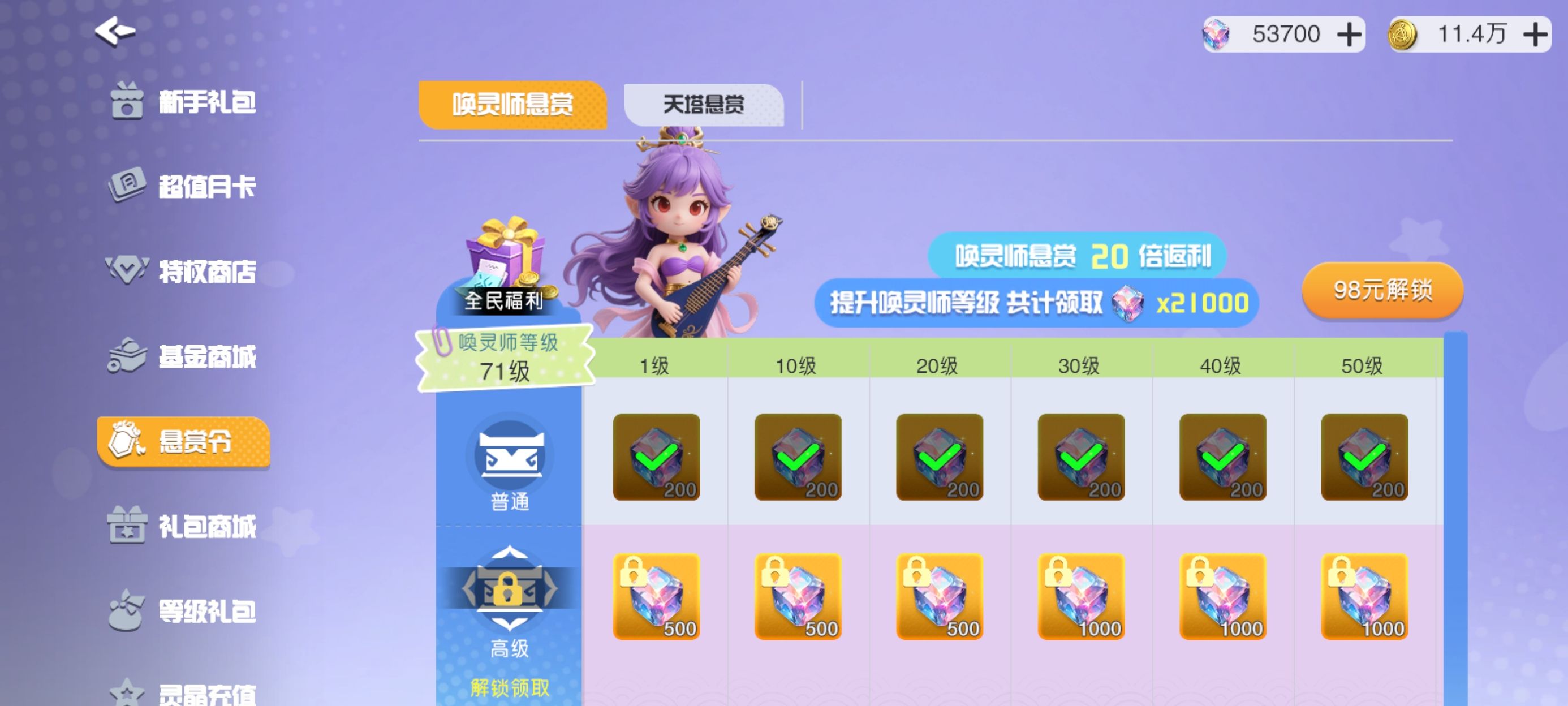The width and height of the screenshot is (1568, 706).
Task: Open the 特权商店 privilege shop
Action: (207, 272)
